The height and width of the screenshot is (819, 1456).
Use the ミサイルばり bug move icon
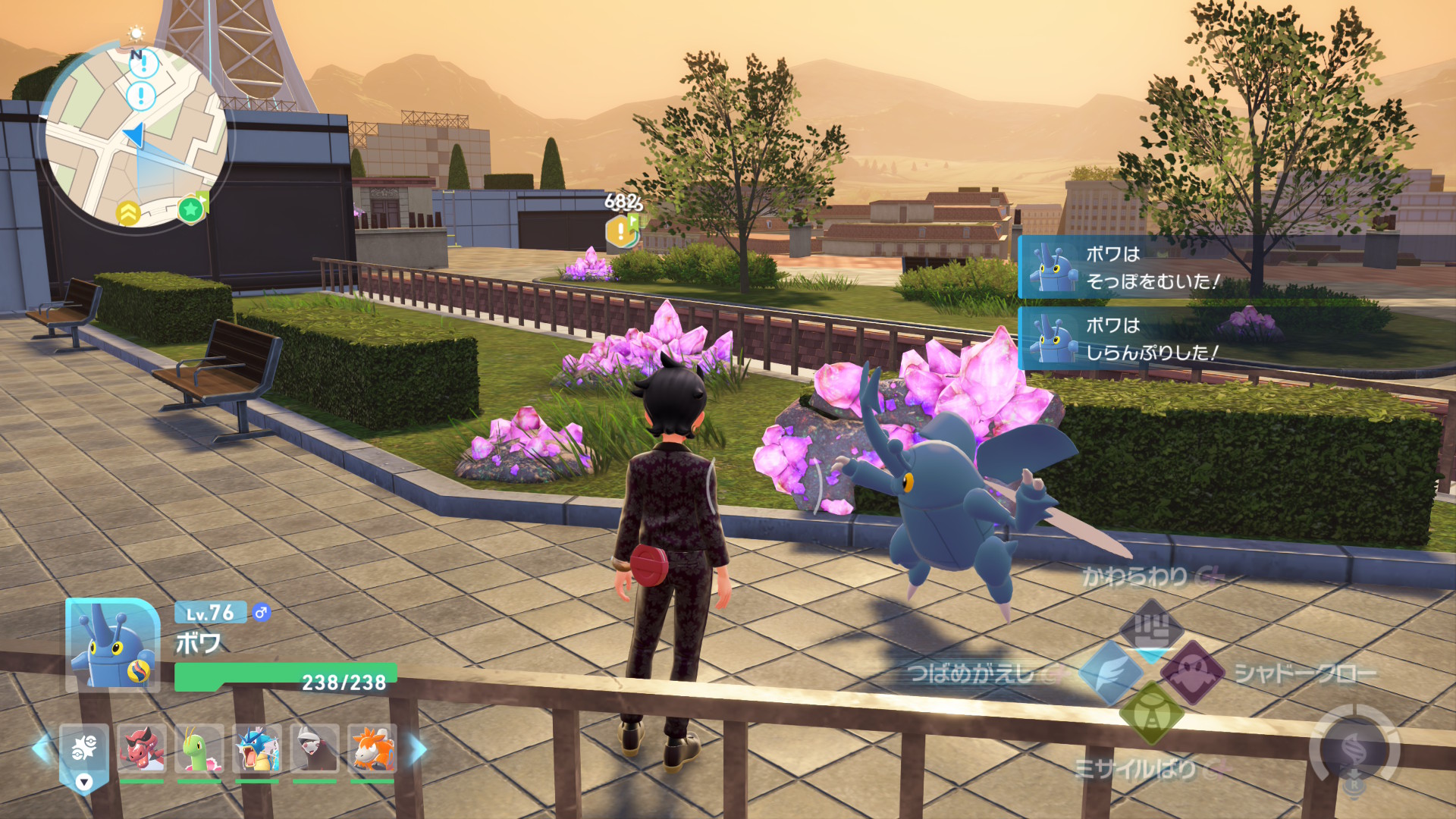click(x=1151, y=714)
